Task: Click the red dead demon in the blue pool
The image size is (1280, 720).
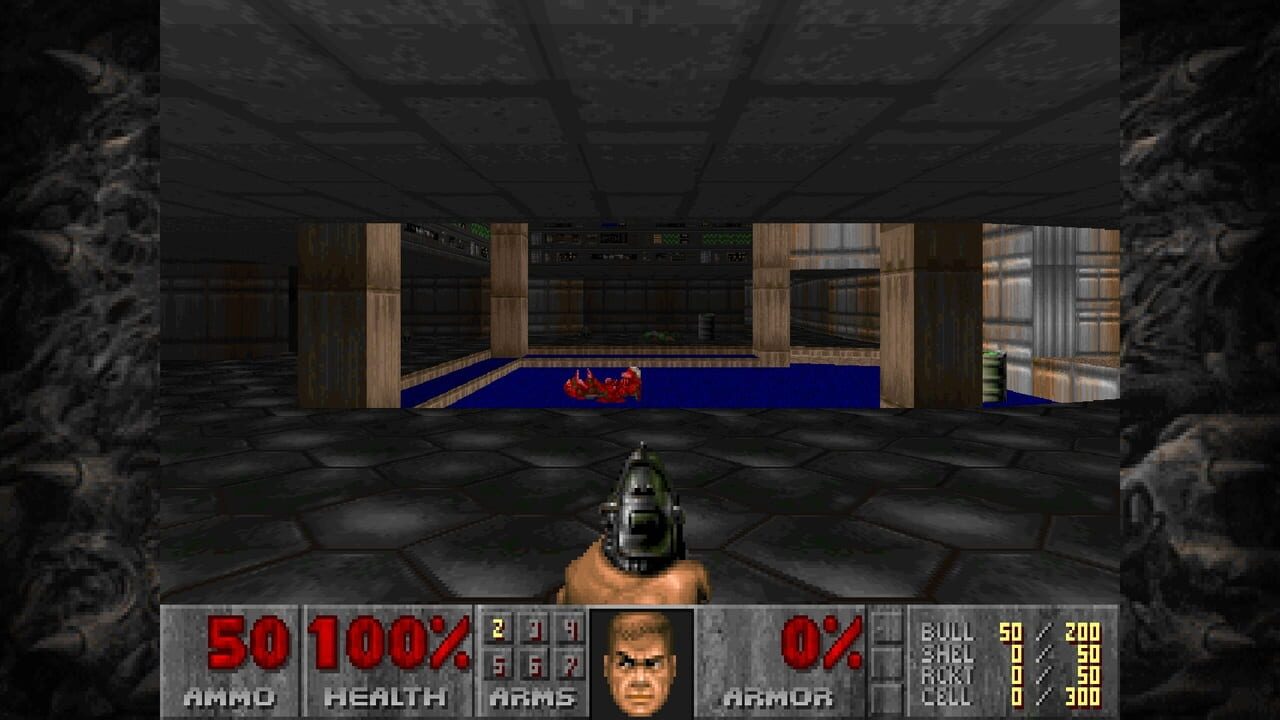Action: click(600, 385)
